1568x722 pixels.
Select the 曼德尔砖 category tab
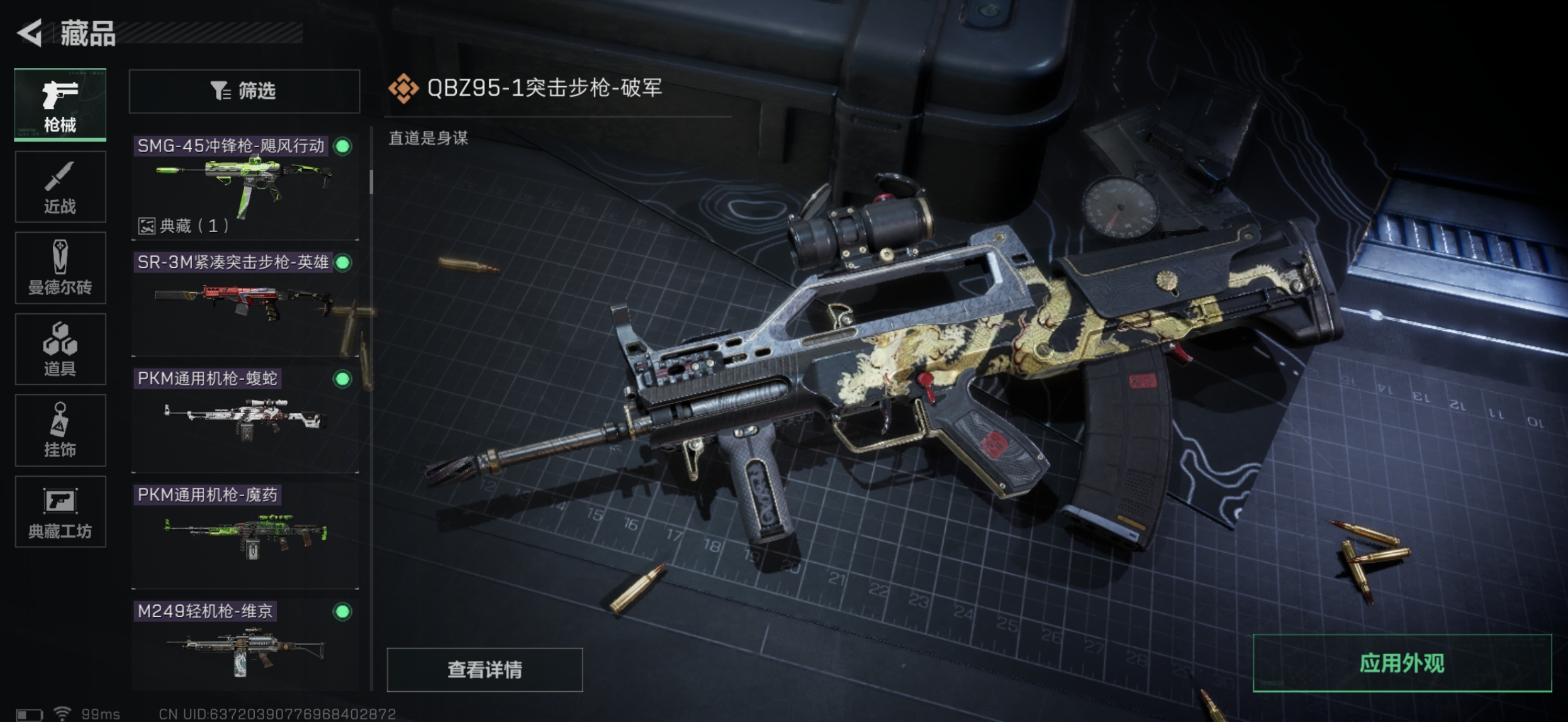click(60, 268)
